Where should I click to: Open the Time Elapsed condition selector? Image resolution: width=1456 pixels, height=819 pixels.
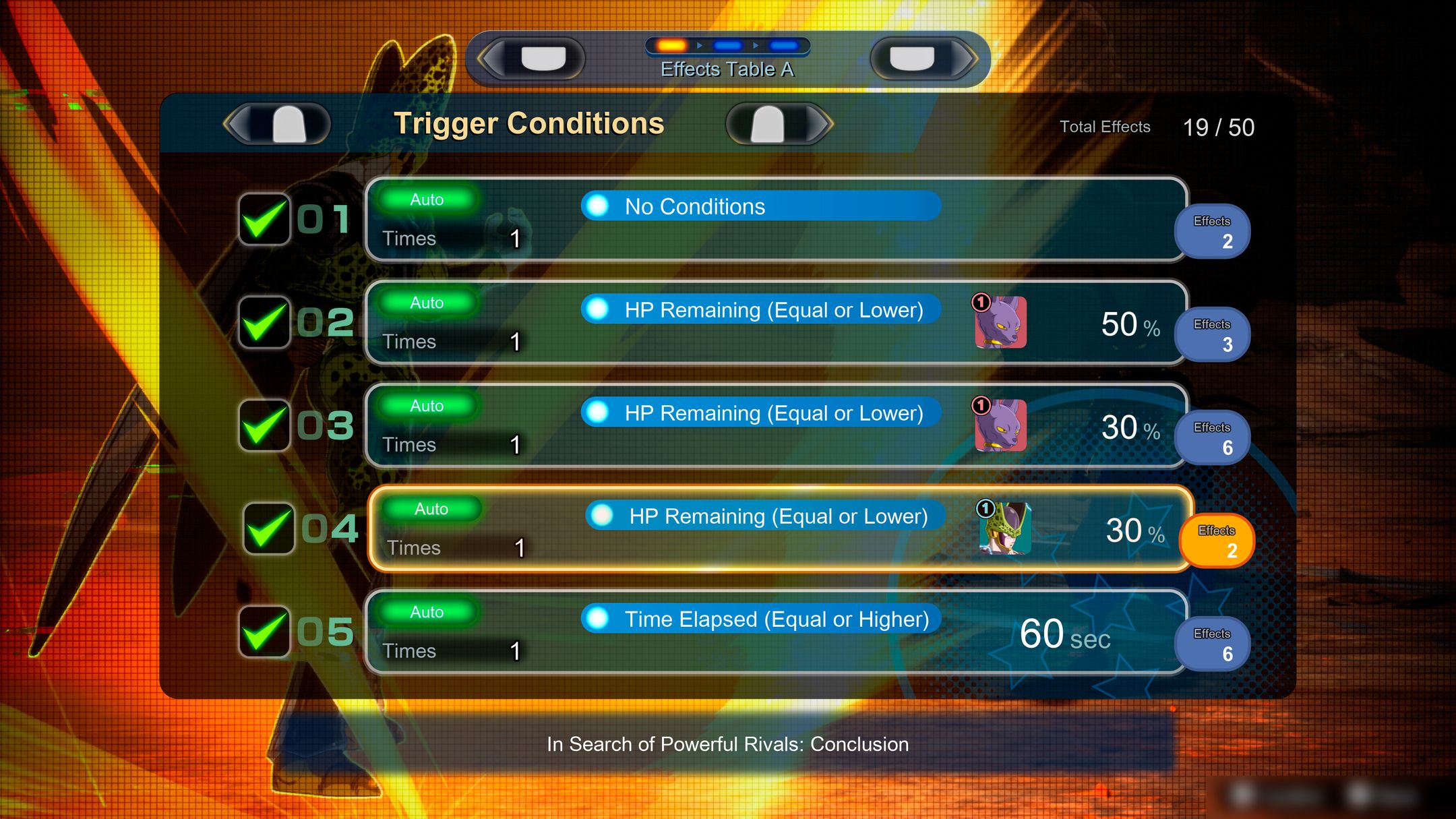(x=762, y=619)
